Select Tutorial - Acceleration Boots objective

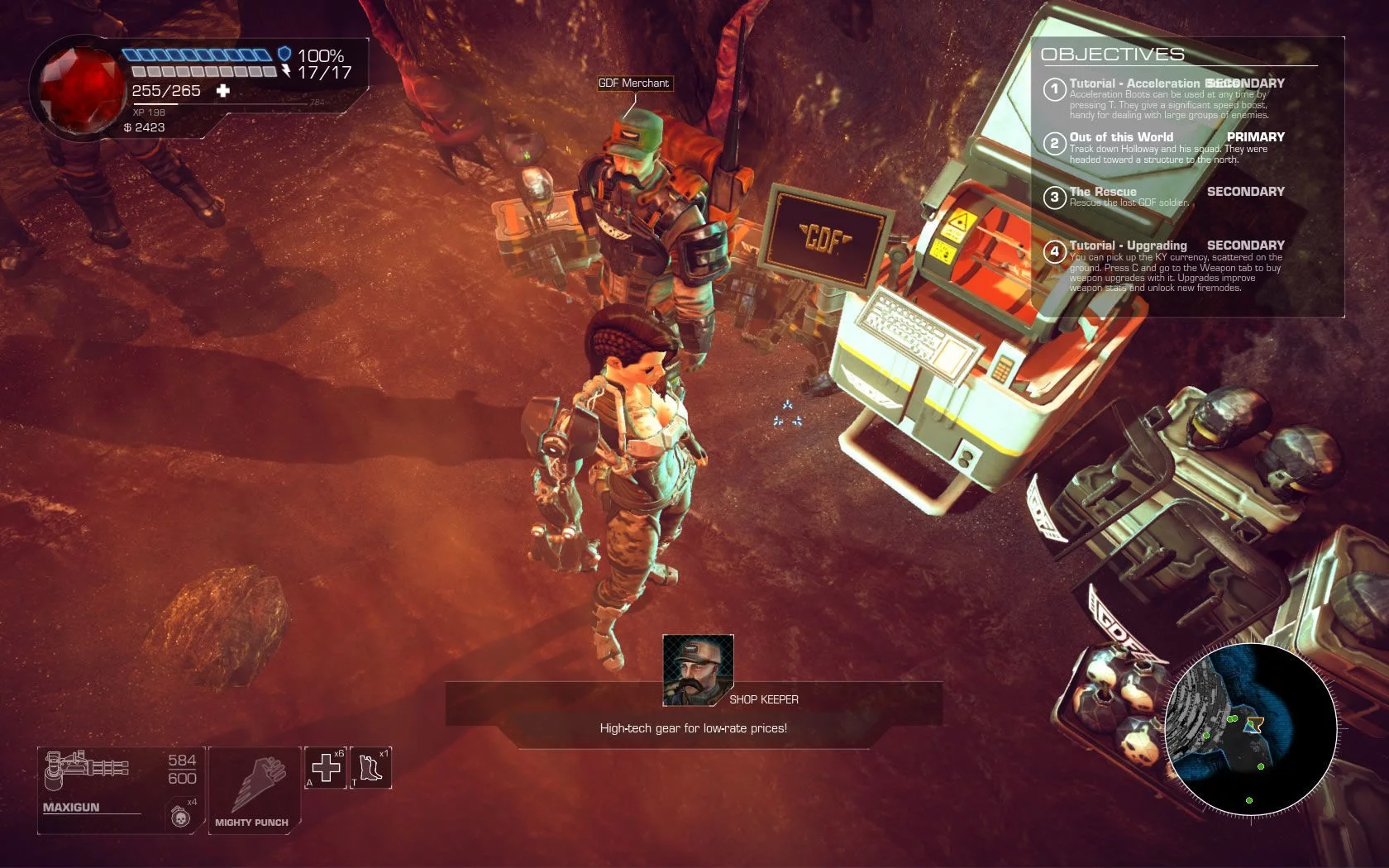pyautogui.click(x=1133, y=83)
